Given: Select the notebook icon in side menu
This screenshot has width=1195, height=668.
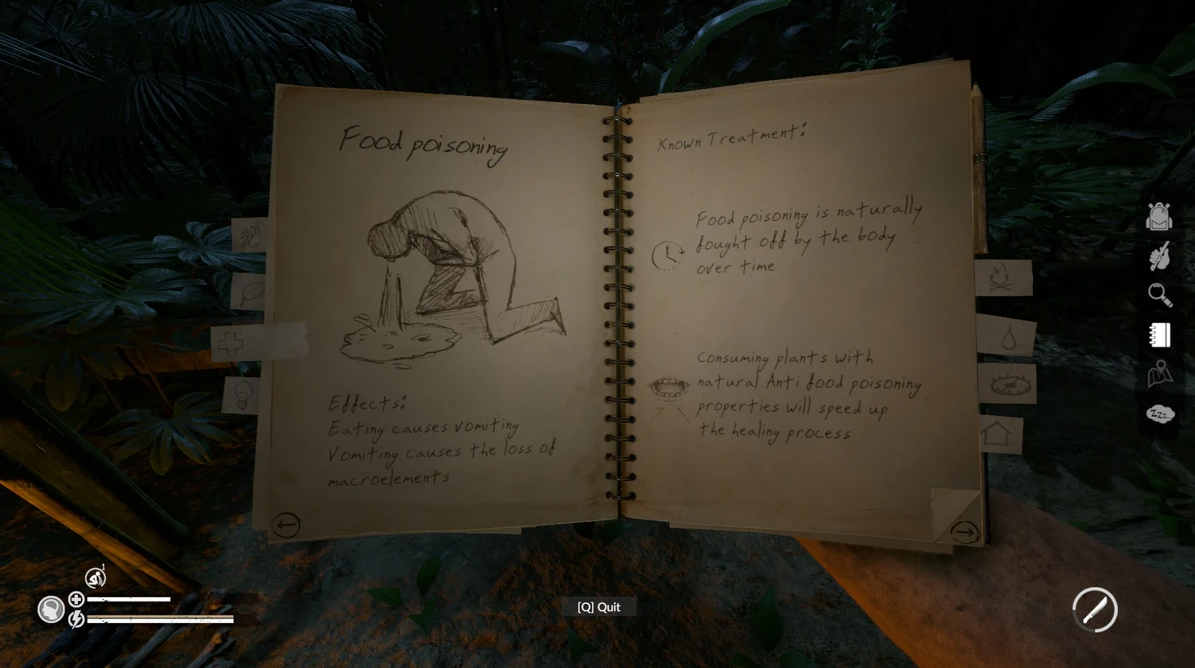Looking at the screenshot, I should [1159, 335].
